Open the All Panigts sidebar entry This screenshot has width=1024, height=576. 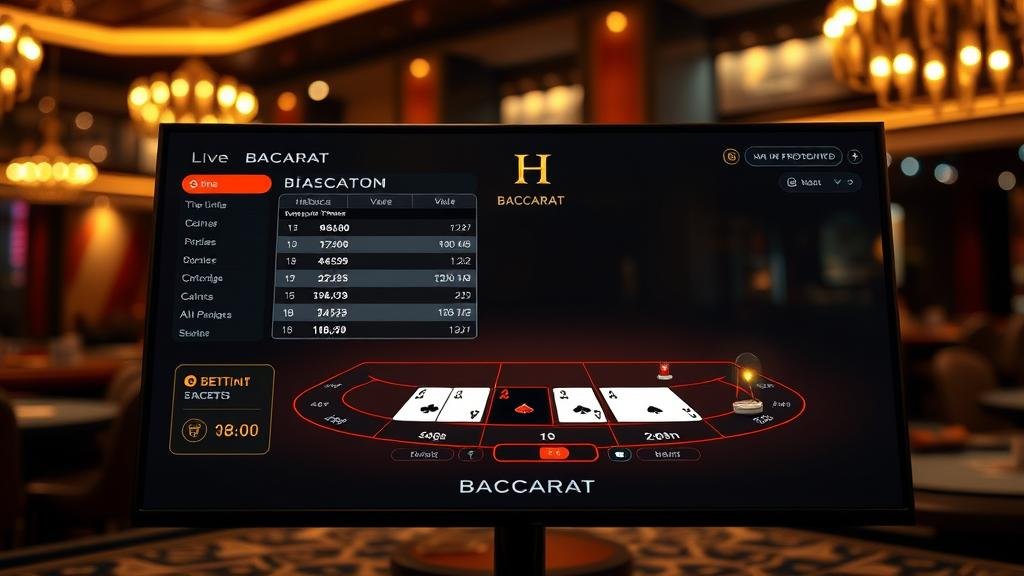coord(206,315)
